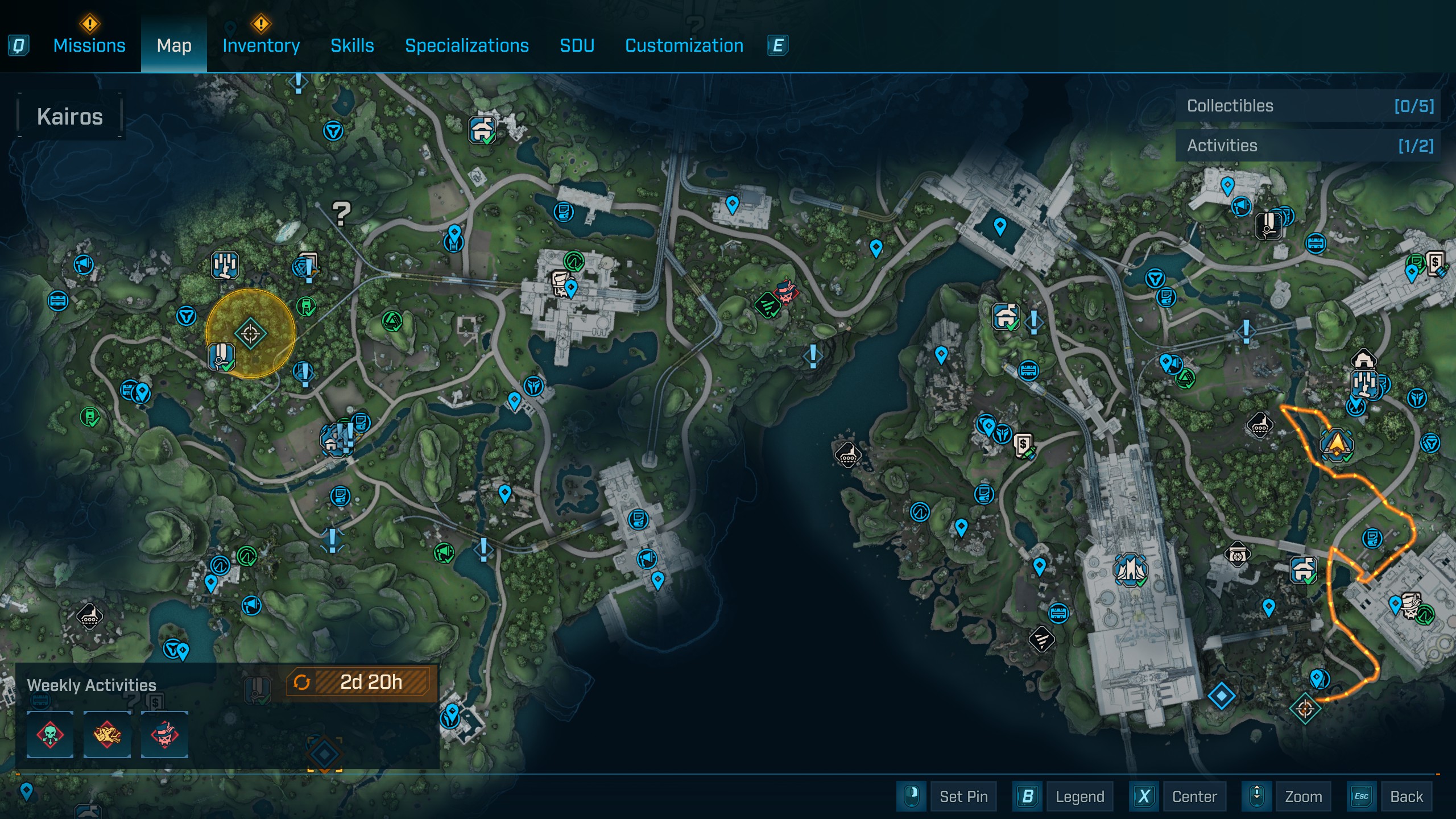The image size is (1456, 819).
Task: Click the red masked bandit map marker
Action: click(x=786, y=293)
